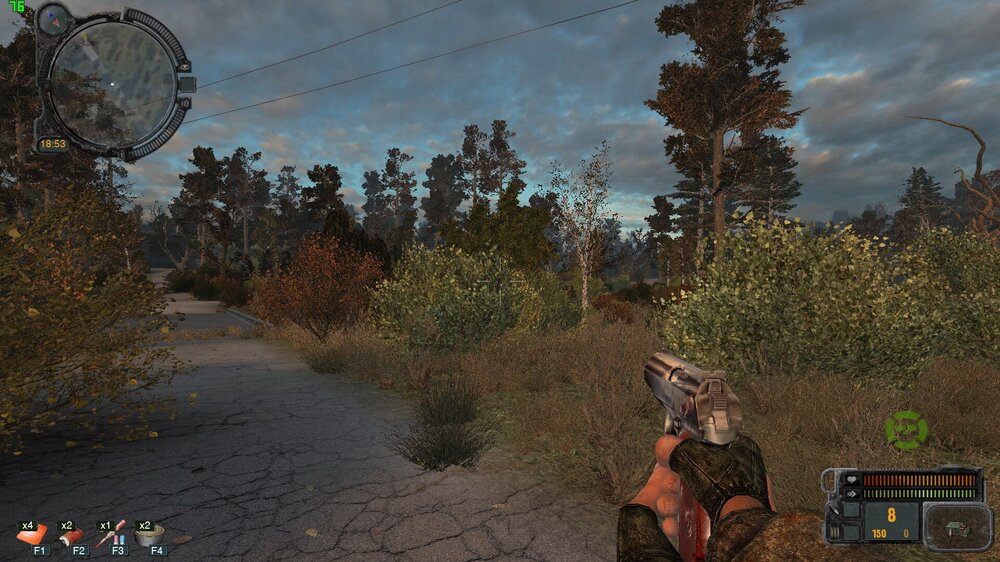Click the green radiation warning icon
The height and width of the screenshot is (562, 1000).
(x=906, y=430)
